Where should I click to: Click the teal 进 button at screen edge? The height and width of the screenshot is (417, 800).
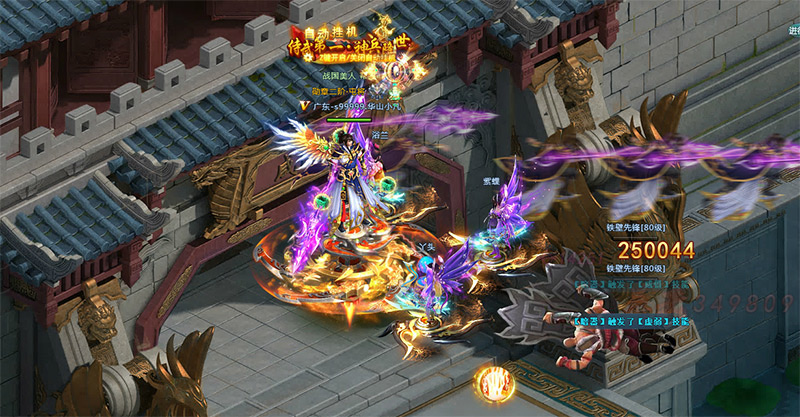(x=793, y=31)
